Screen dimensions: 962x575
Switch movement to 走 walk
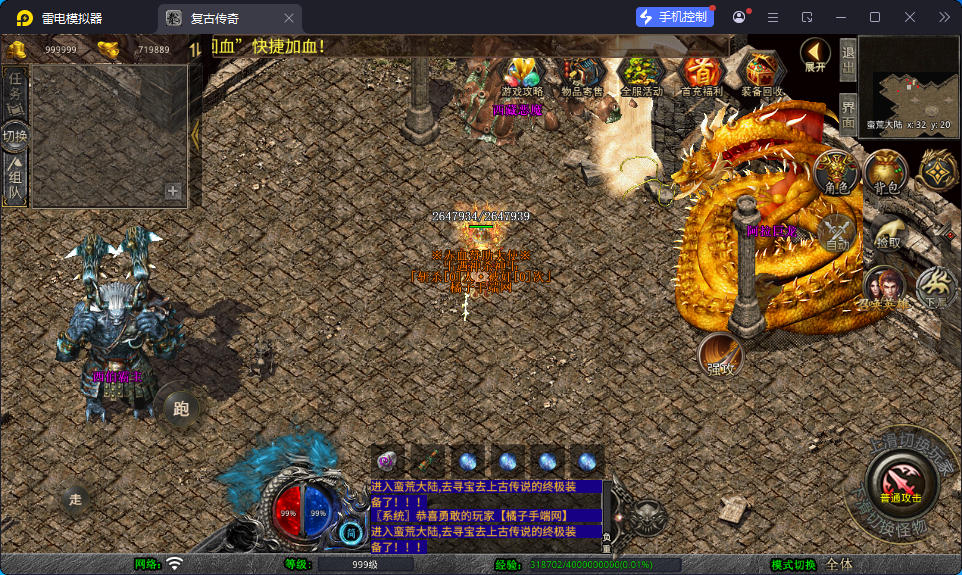tap(76, 500)
